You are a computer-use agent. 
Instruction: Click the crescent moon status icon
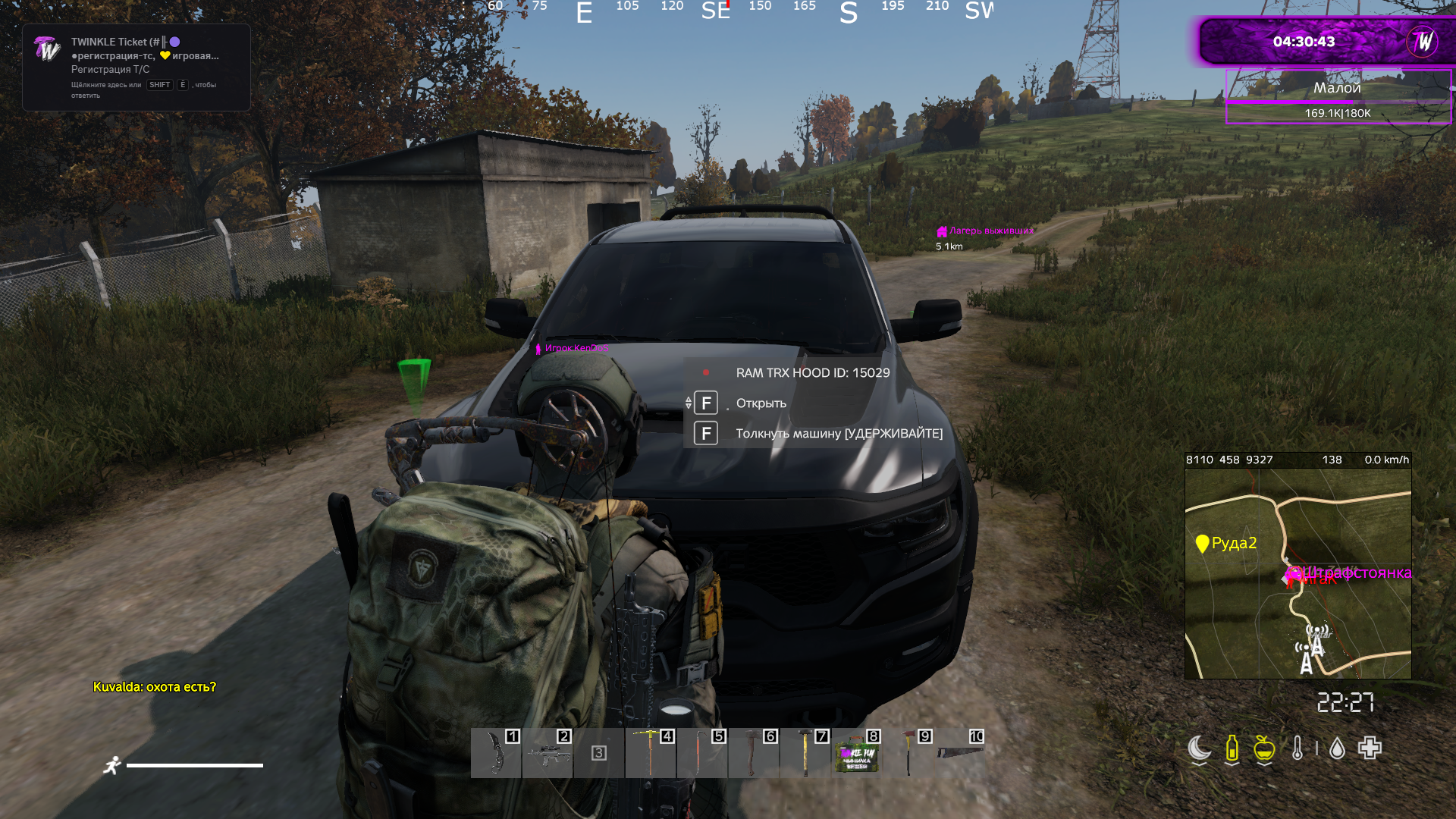click(1199, 748)
